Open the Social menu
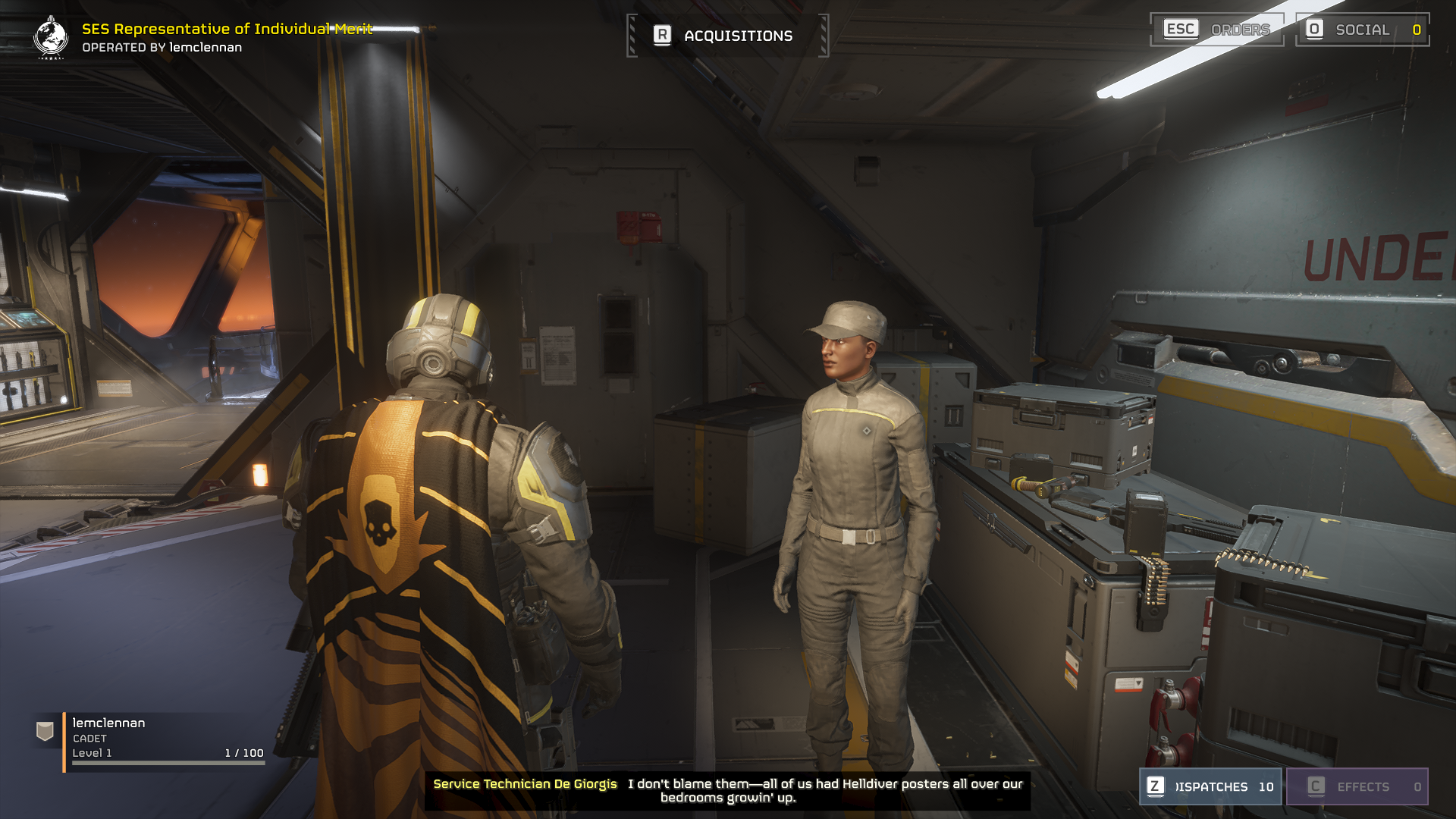 point(1362,30)
